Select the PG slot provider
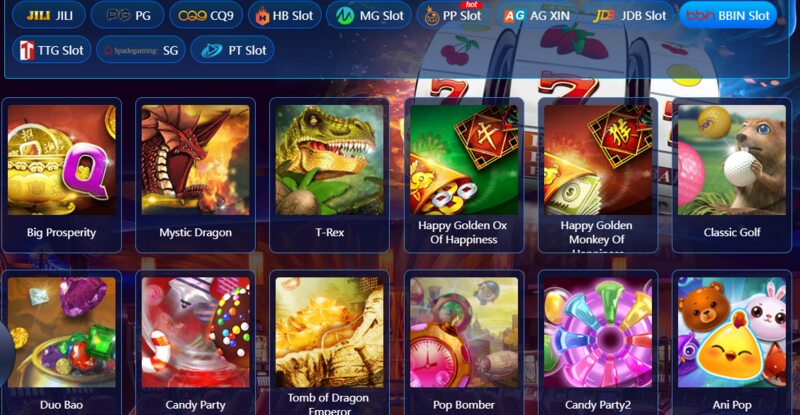 127,16
